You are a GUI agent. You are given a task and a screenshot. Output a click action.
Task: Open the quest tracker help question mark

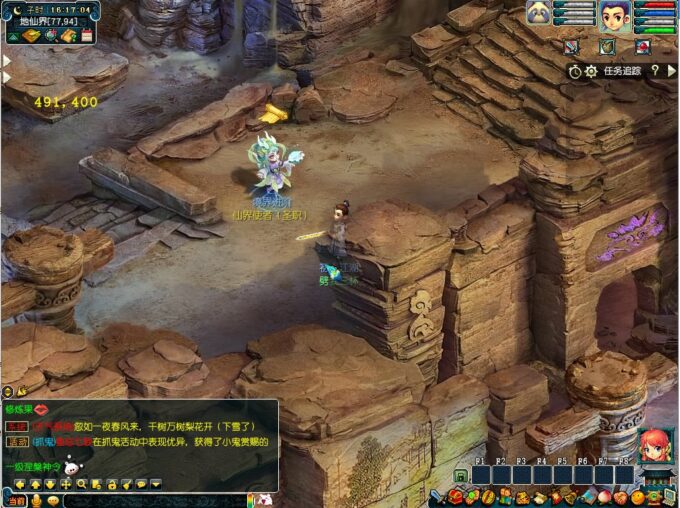point(656,71)
